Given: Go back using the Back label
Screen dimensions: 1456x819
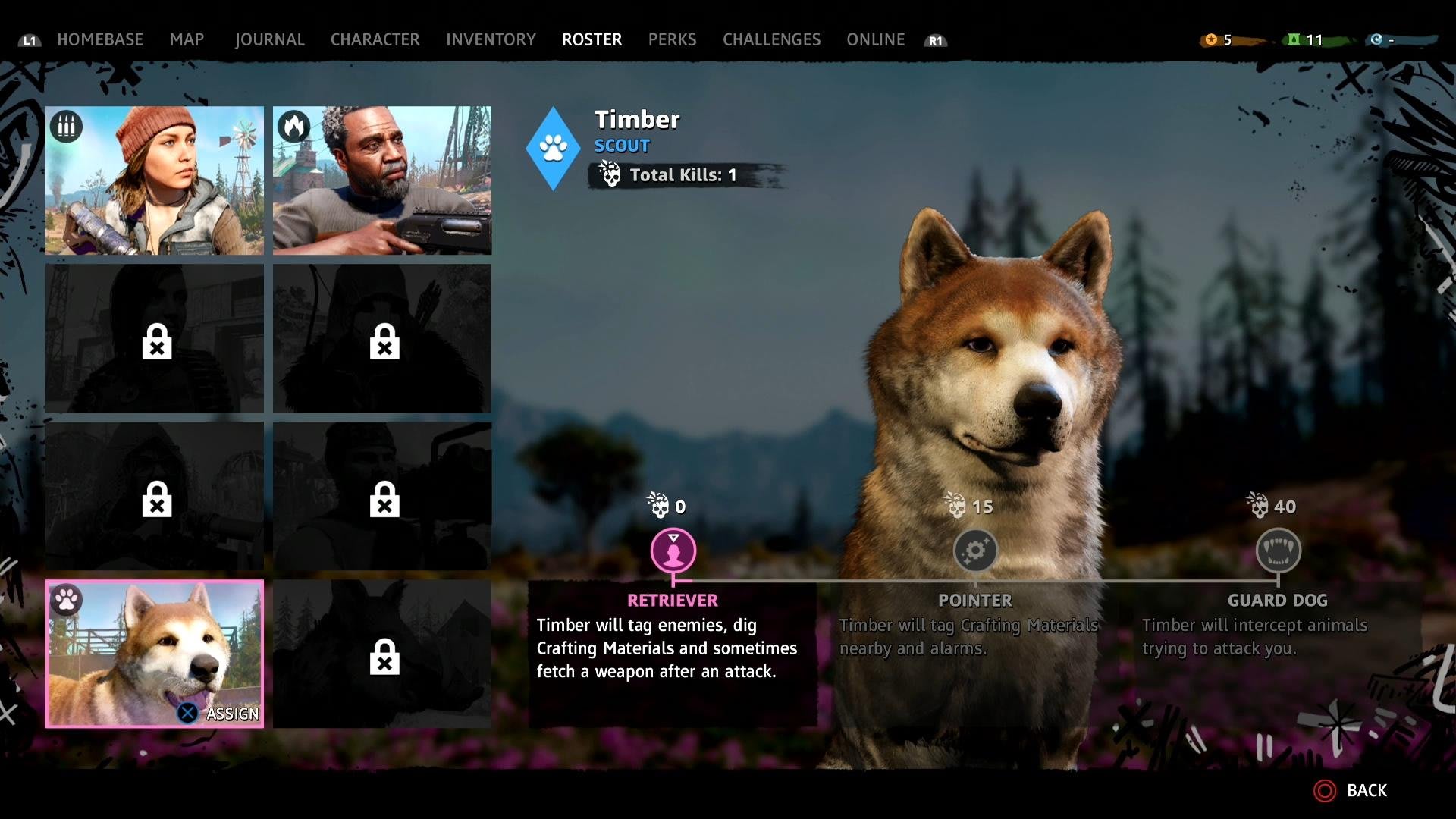Looking at the screenshot, I should 1366,791.
